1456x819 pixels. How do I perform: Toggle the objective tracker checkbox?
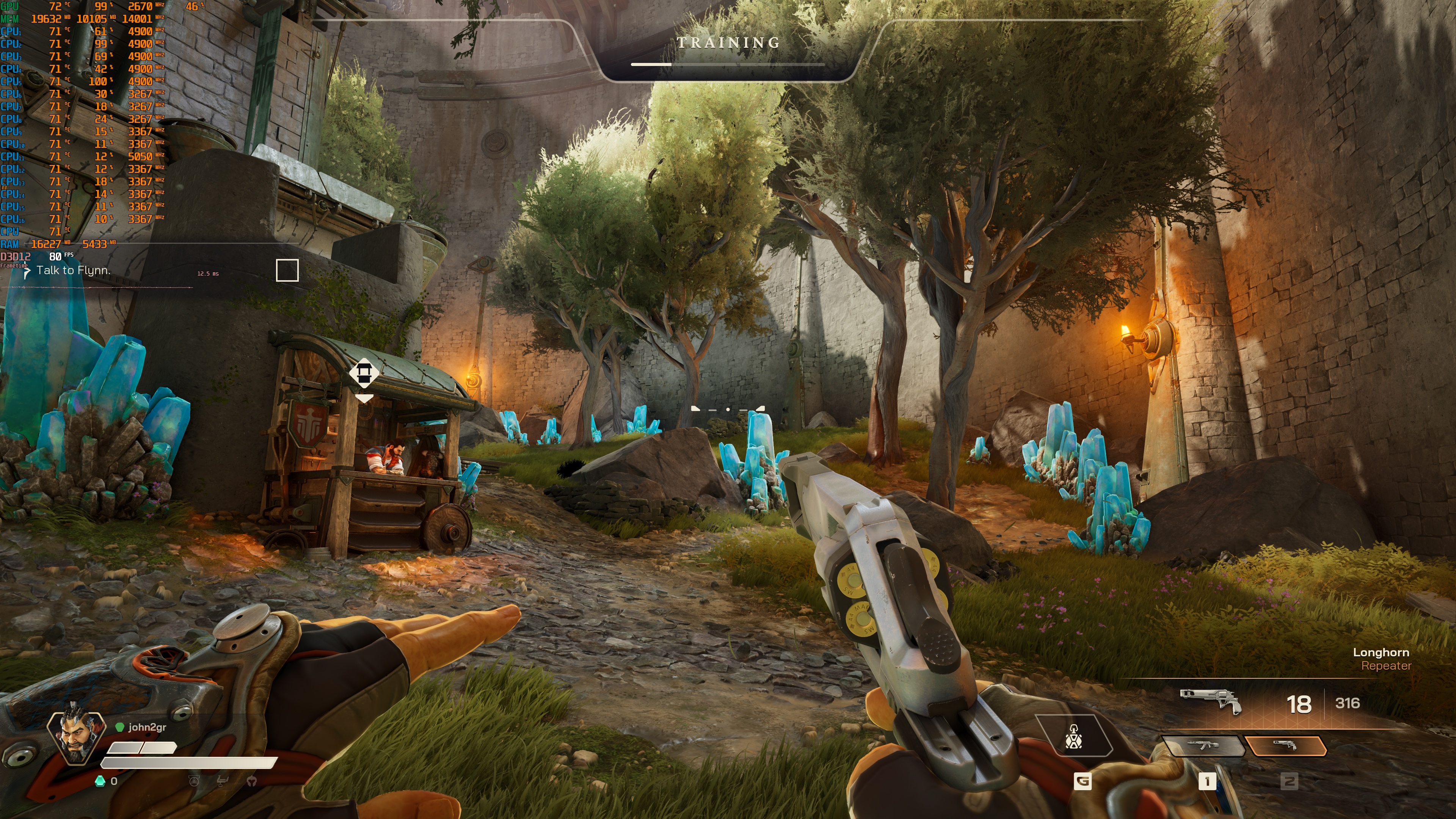(287, 270)
